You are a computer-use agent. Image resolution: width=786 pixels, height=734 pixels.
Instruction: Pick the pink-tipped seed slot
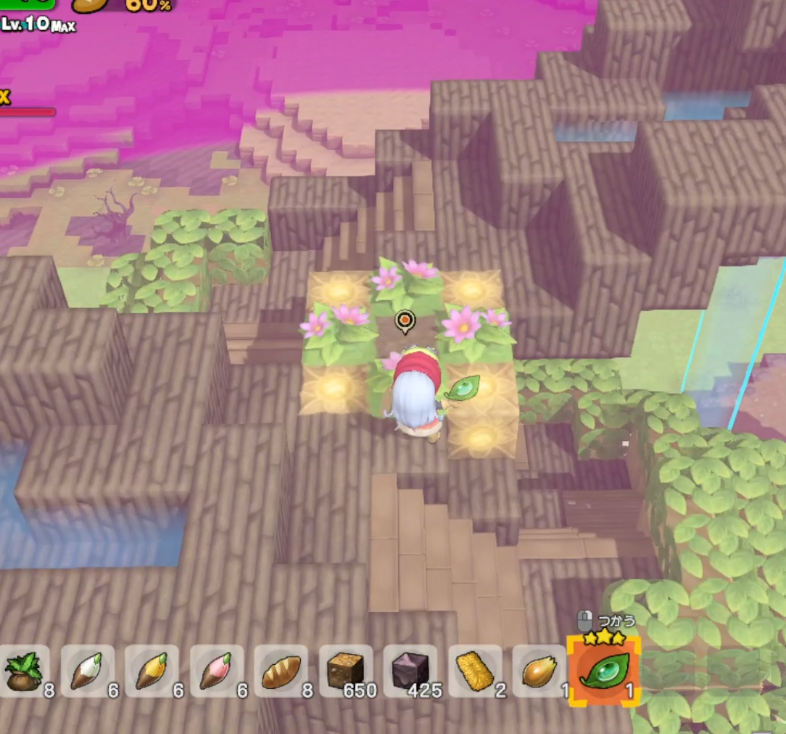pos(216,671)
